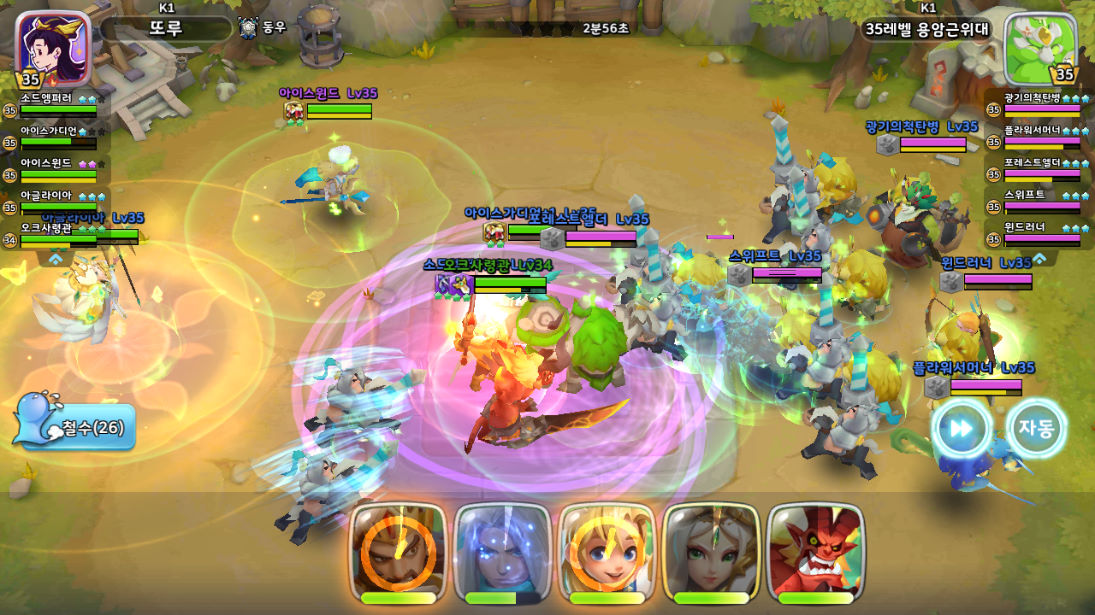Select 소드엠퍼러 in the ally list
1095x615 pixels.
58,104
